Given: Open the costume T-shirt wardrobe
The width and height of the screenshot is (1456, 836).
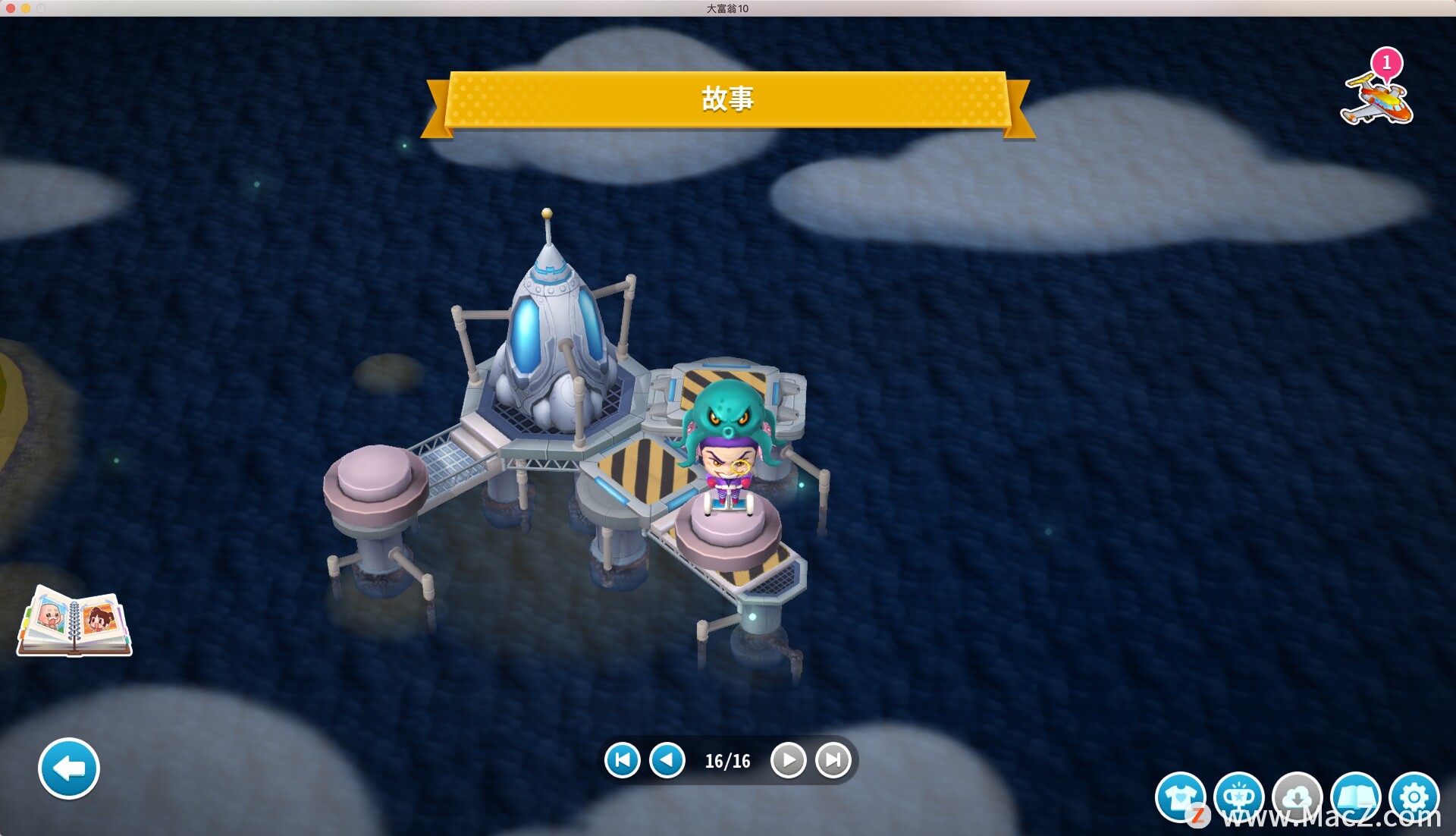Looking at the screenshot, I should (x=1180, y=797).
